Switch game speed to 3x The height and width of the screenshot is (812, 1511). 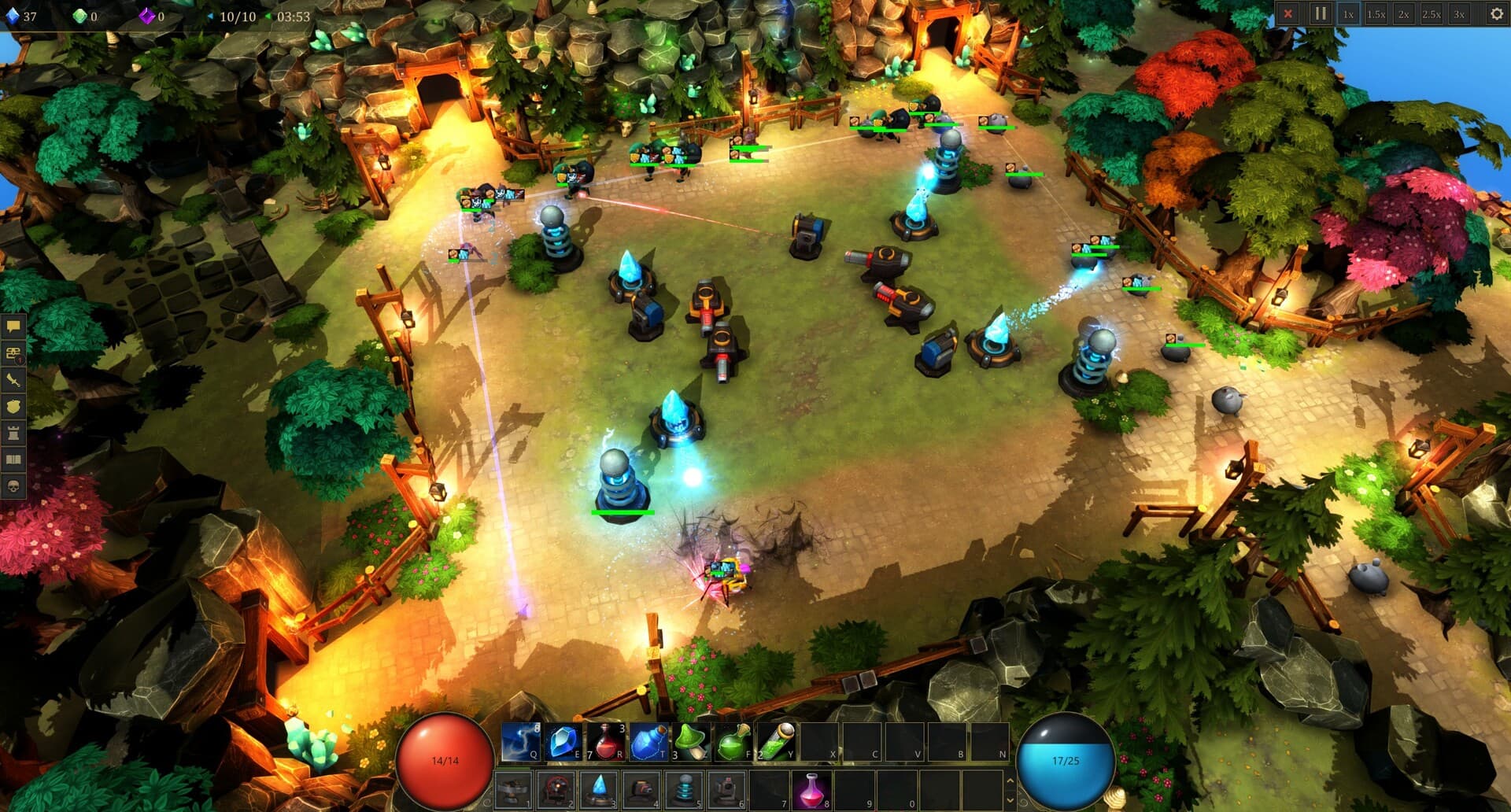1459,14
